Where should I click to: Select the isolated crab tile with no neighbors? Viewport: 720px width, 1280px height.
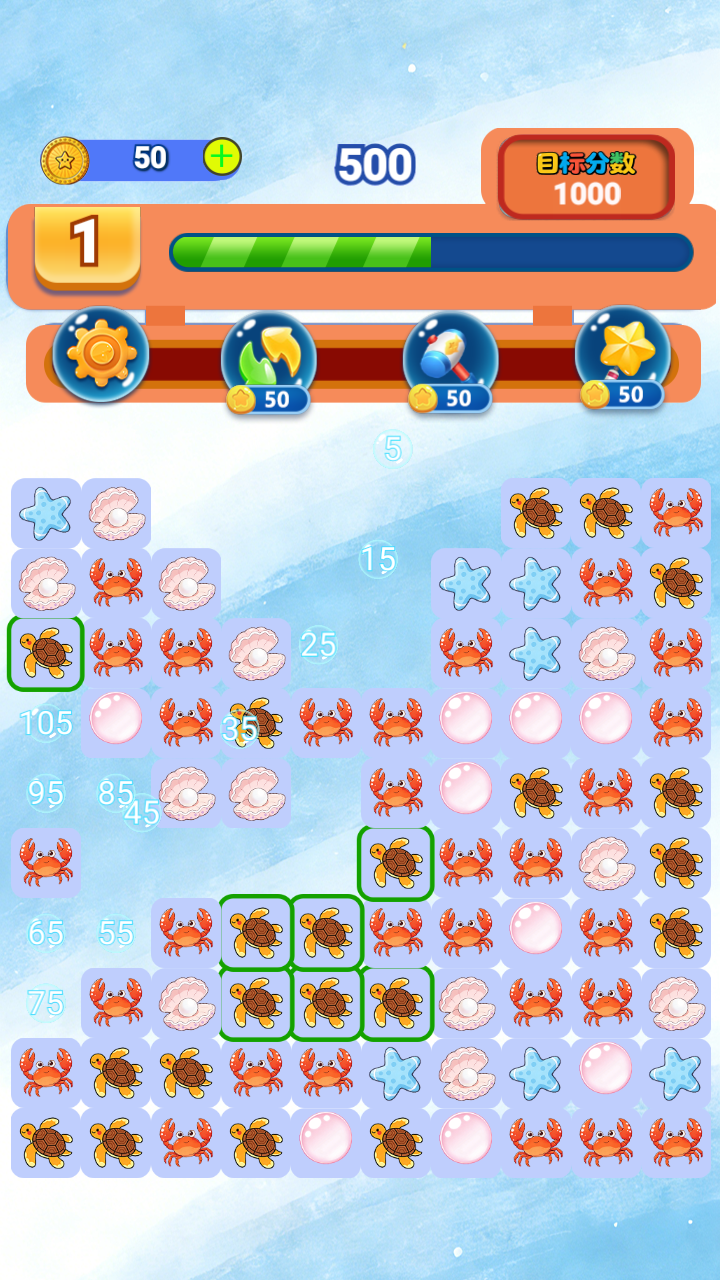pos(46,861)
